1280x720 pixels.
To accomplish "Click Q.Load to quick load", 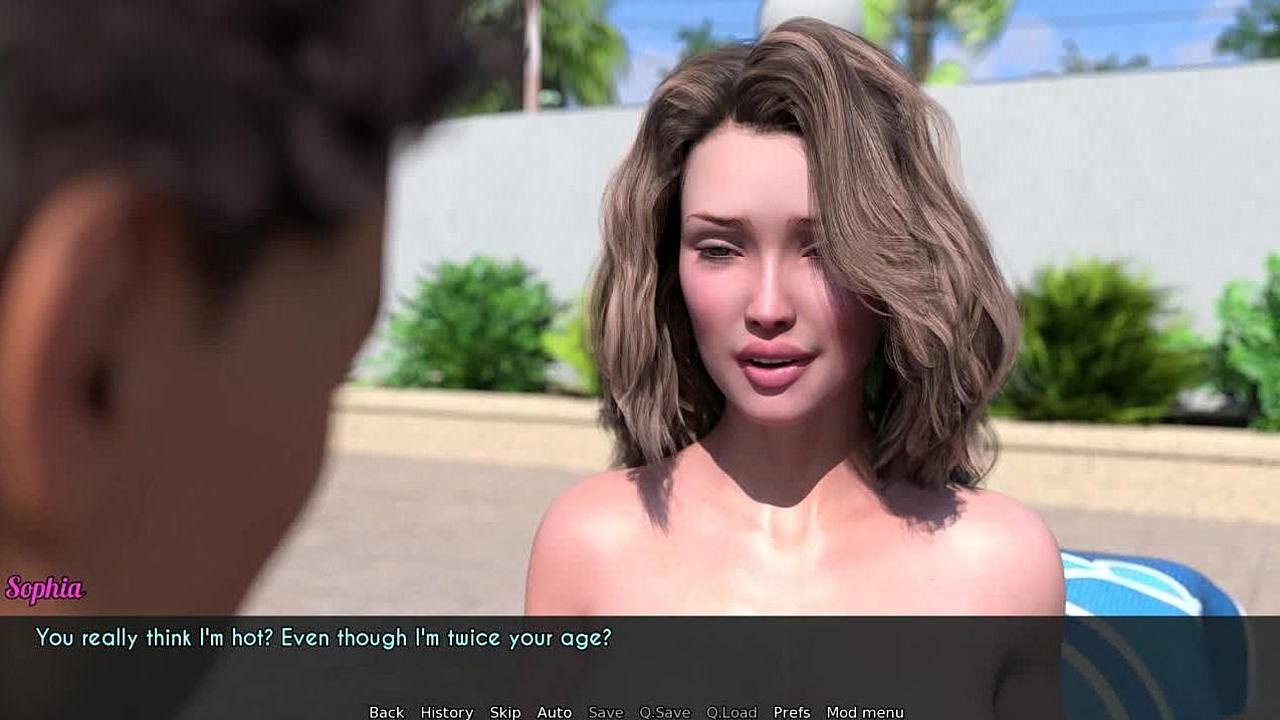I will point(731,712).
